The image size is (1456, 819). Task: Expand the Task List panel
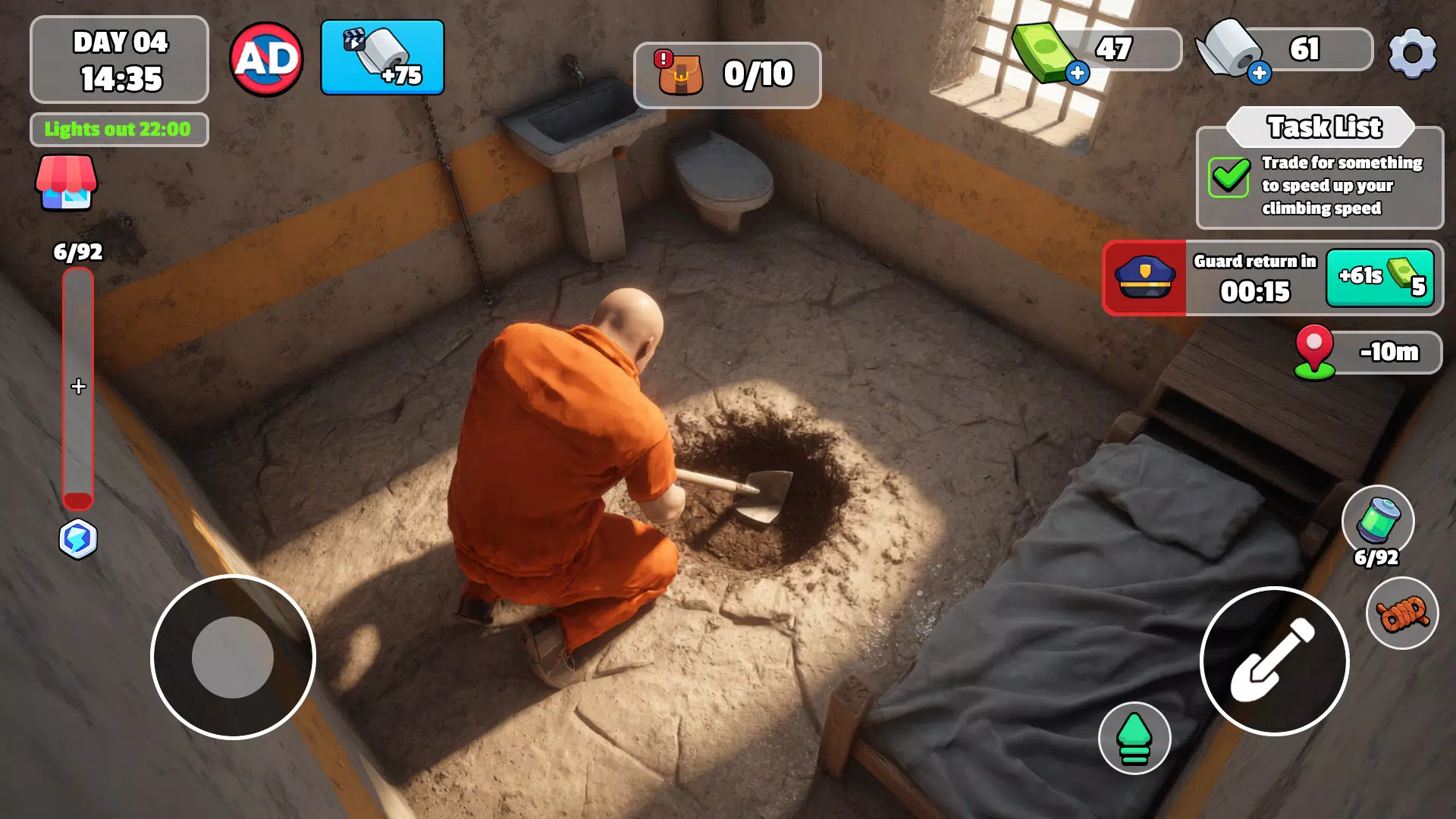[1325, 127]
